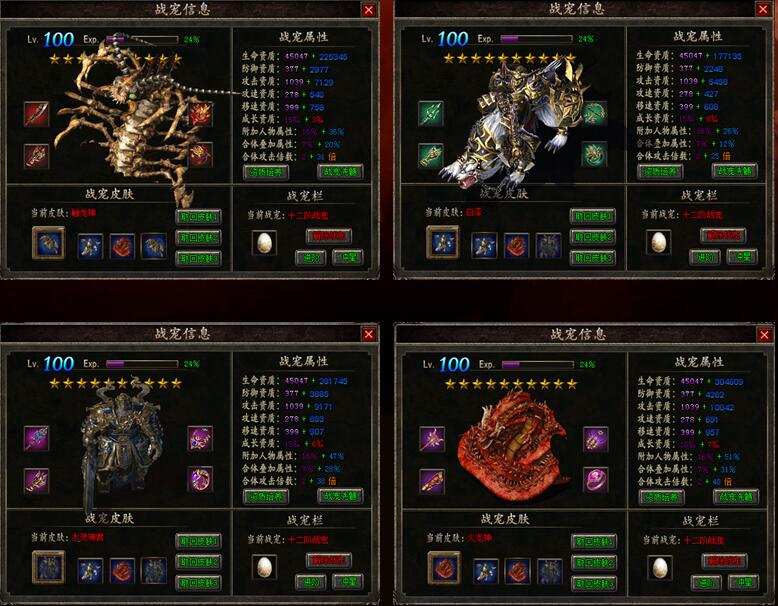Select the red spear equipment slot beside the centipede

tap(37, 113)
